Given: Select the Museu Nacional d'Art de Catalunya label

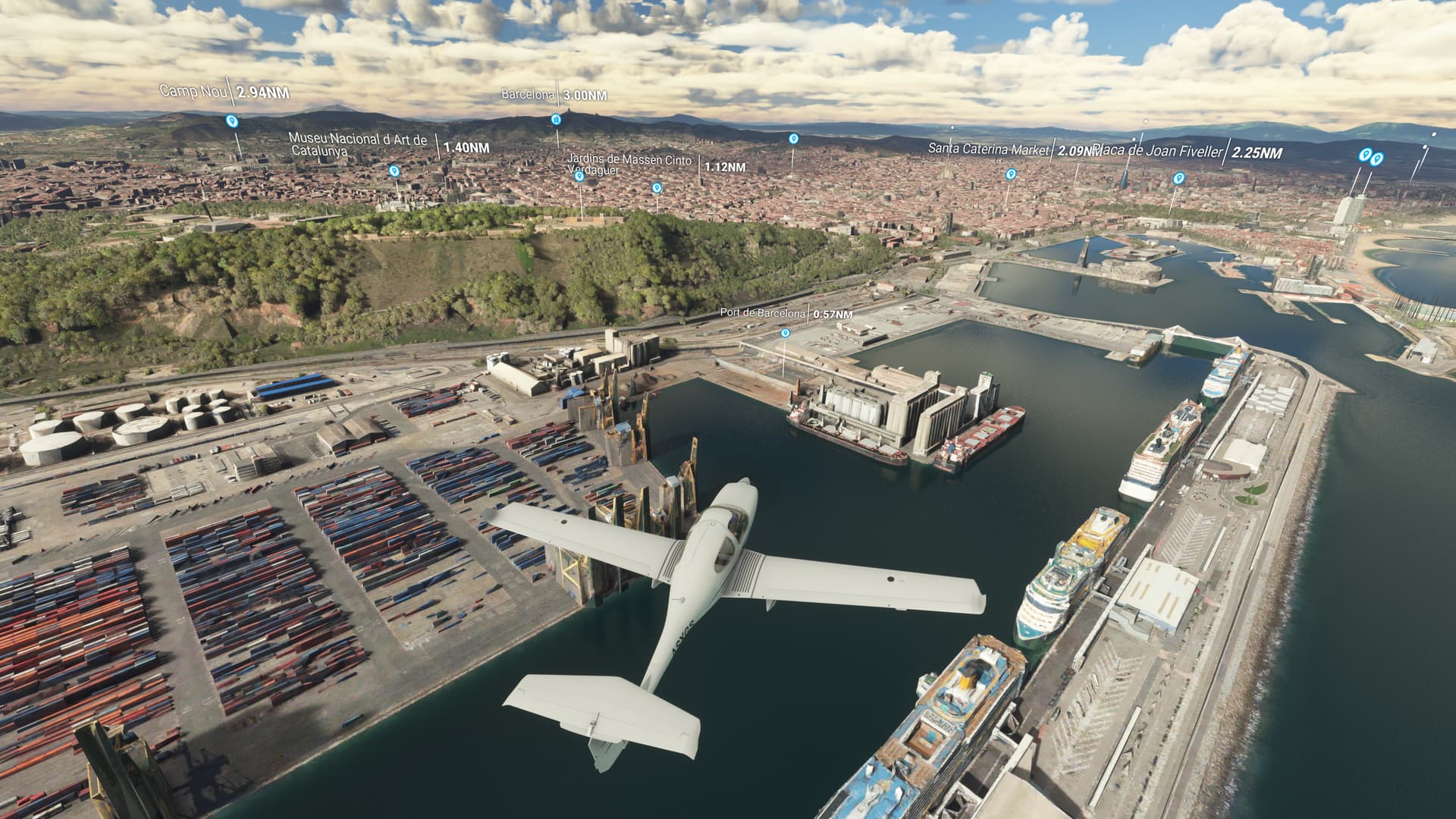Looking at the screenshot, I should [x=358, y=145].
